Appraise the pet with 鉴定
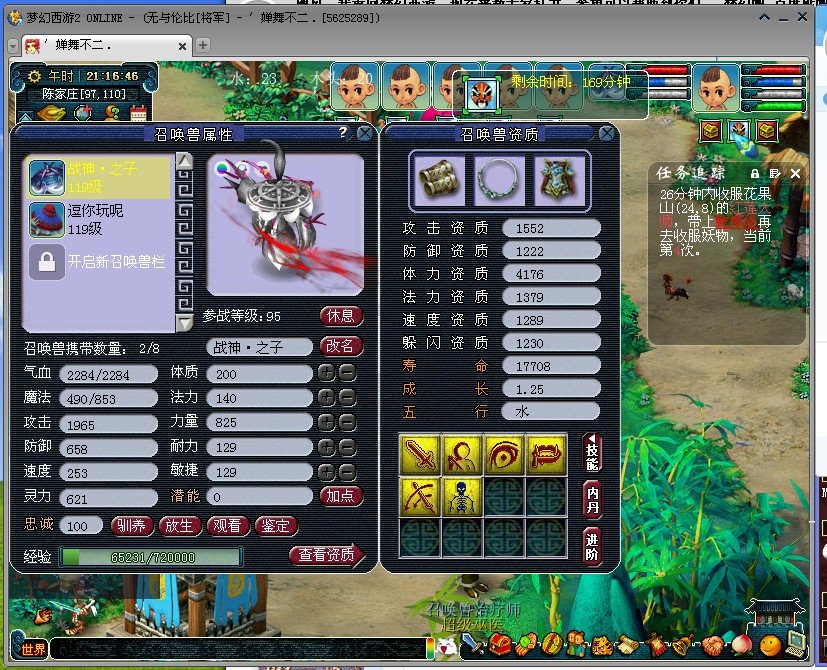The width and height of the screenshot is (827, 670). (276, 525)
